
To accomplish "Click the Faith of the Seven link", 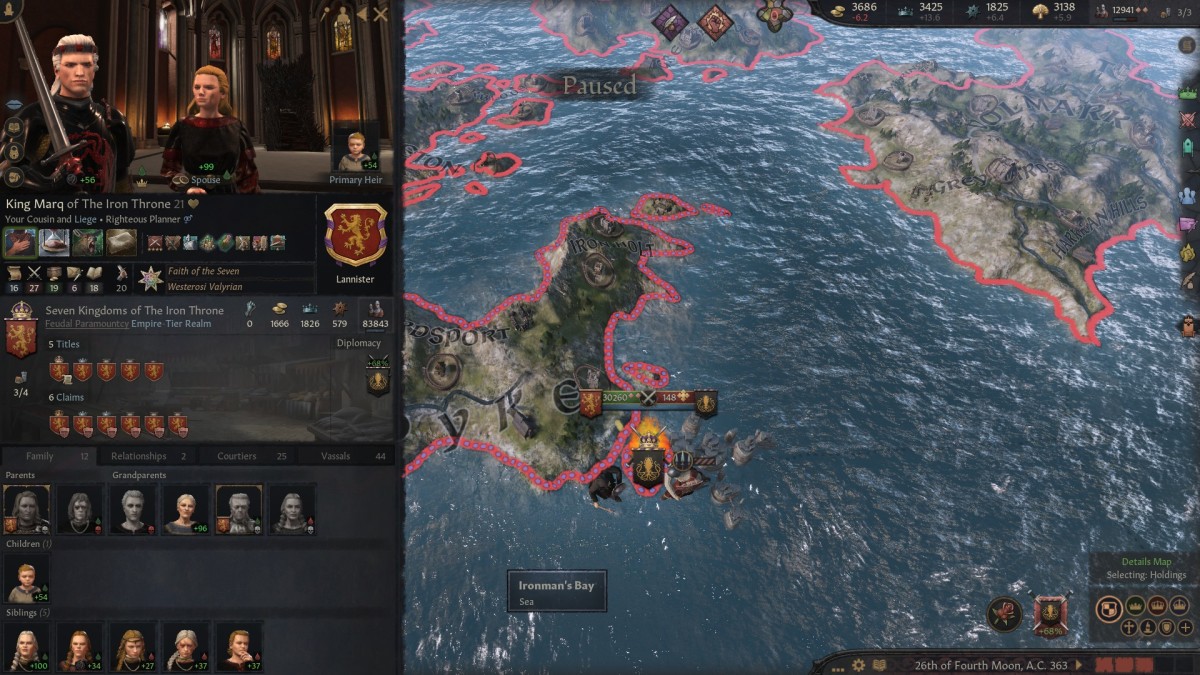I will pos(205,271).
